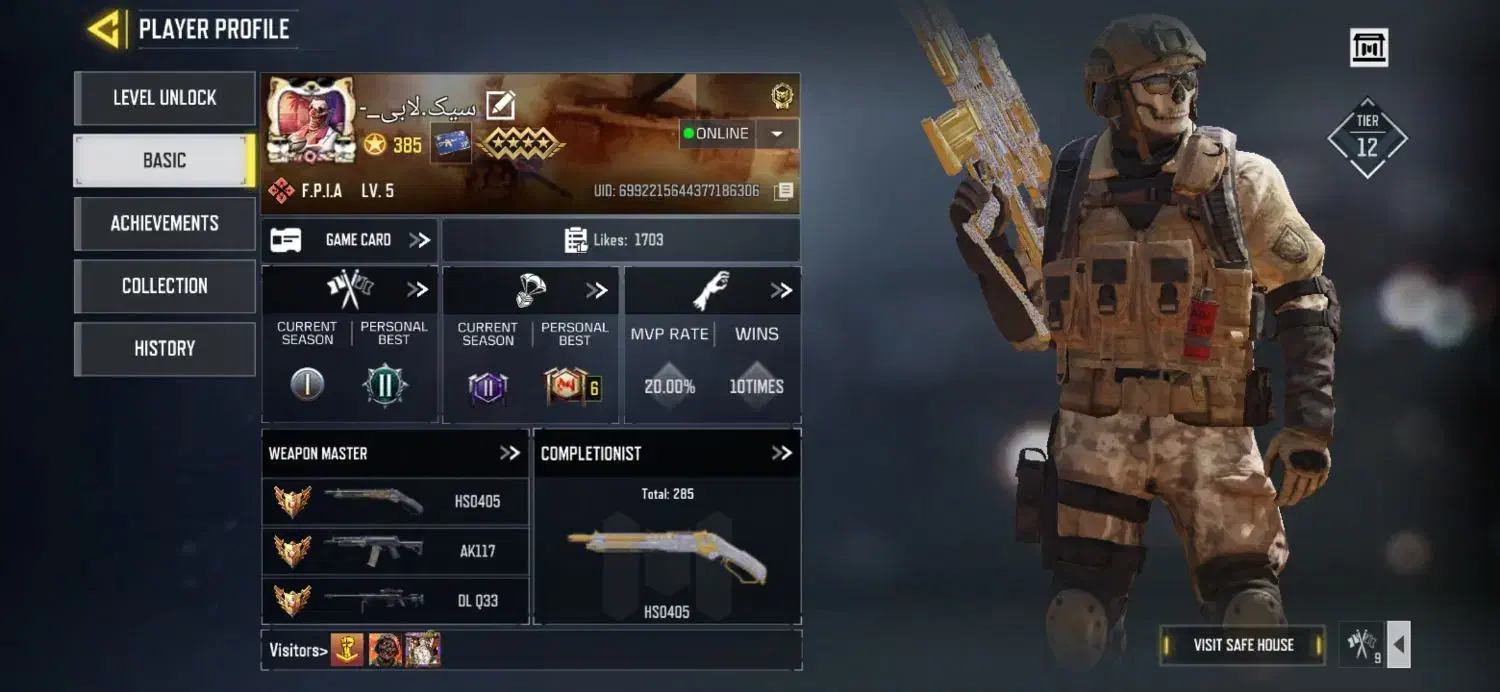Image resolution: width=1500 pixels, height=692 pixels.
Task: View the Likes 1703 panel
Action: [620, 240]
